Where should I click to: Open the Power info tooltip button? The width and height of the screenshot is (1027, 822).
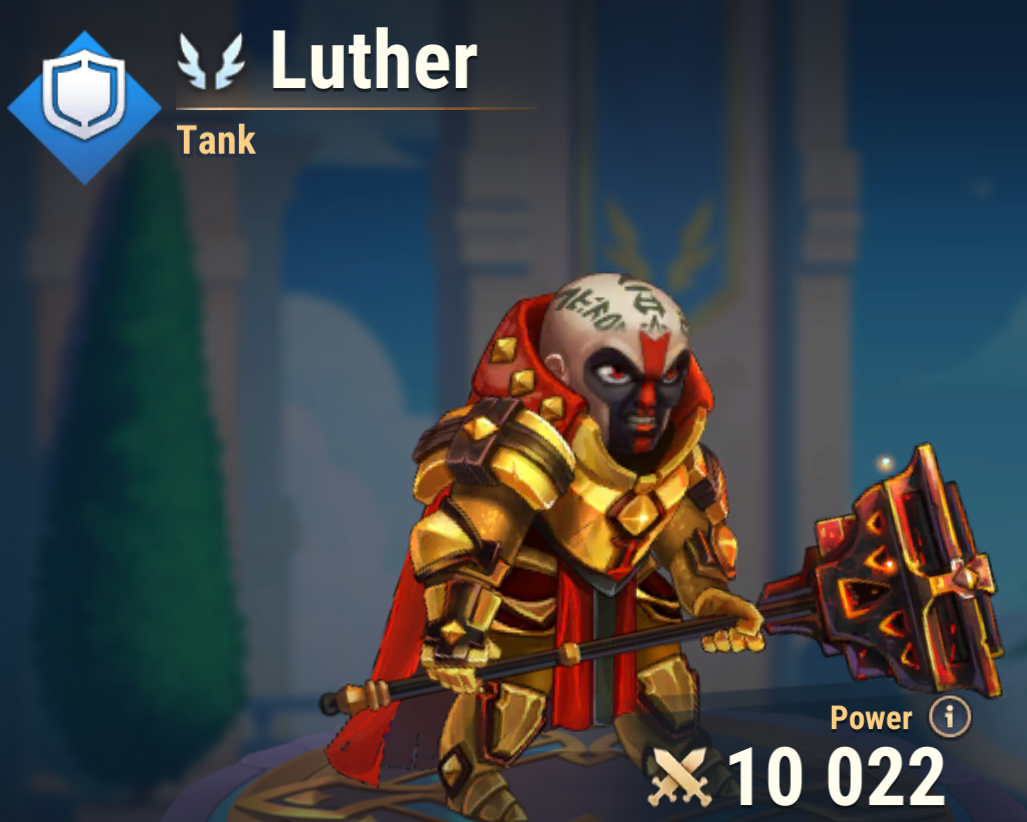949,716
